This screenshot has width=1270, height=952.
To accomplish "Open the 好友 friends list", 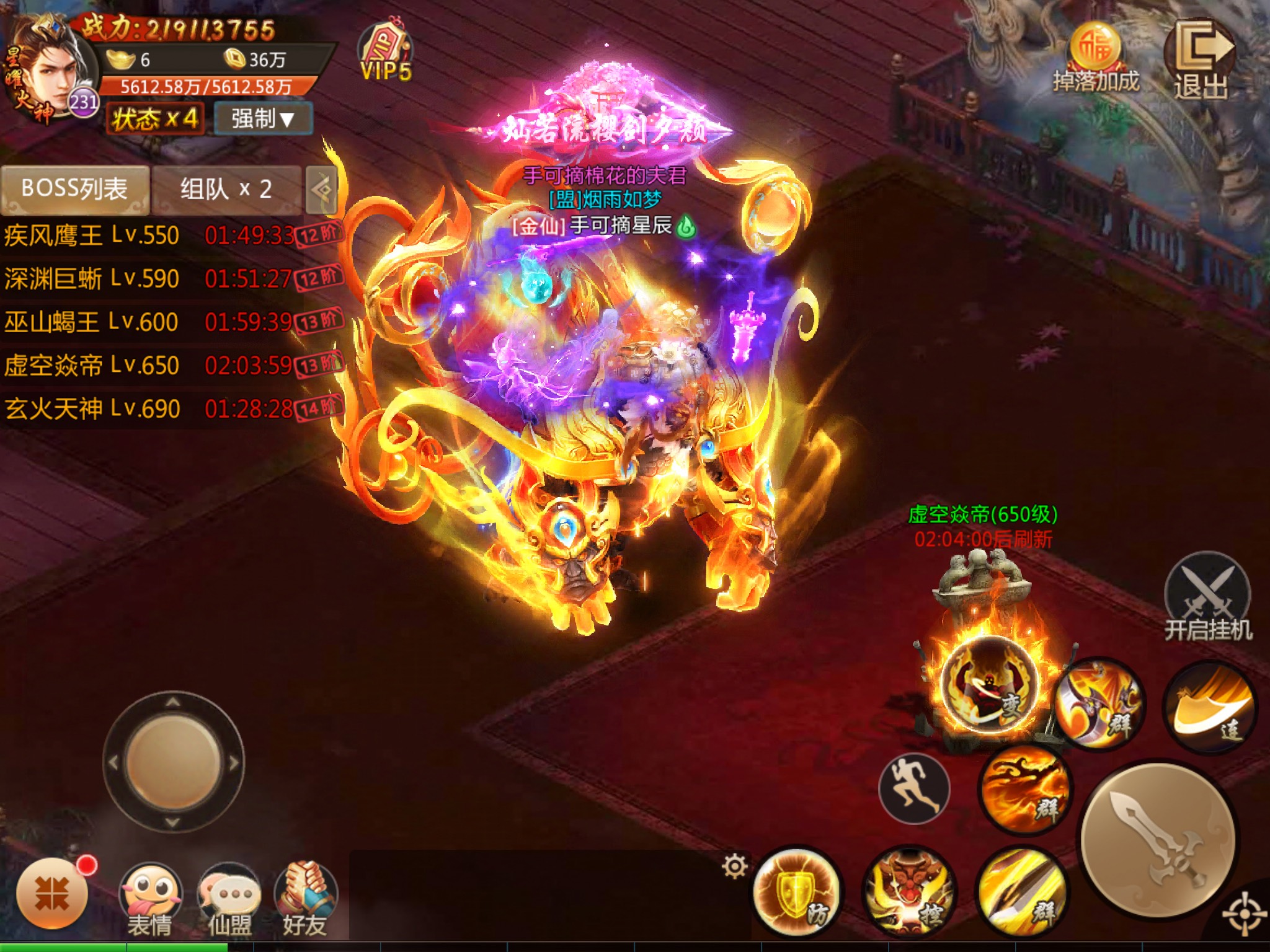I will pos(305,900).
